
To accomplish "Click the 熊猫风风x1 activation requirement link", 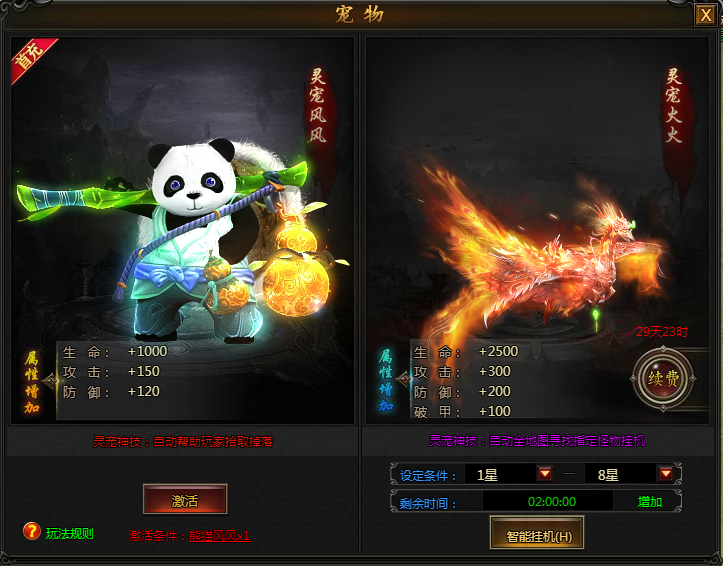I will point(219,535).
